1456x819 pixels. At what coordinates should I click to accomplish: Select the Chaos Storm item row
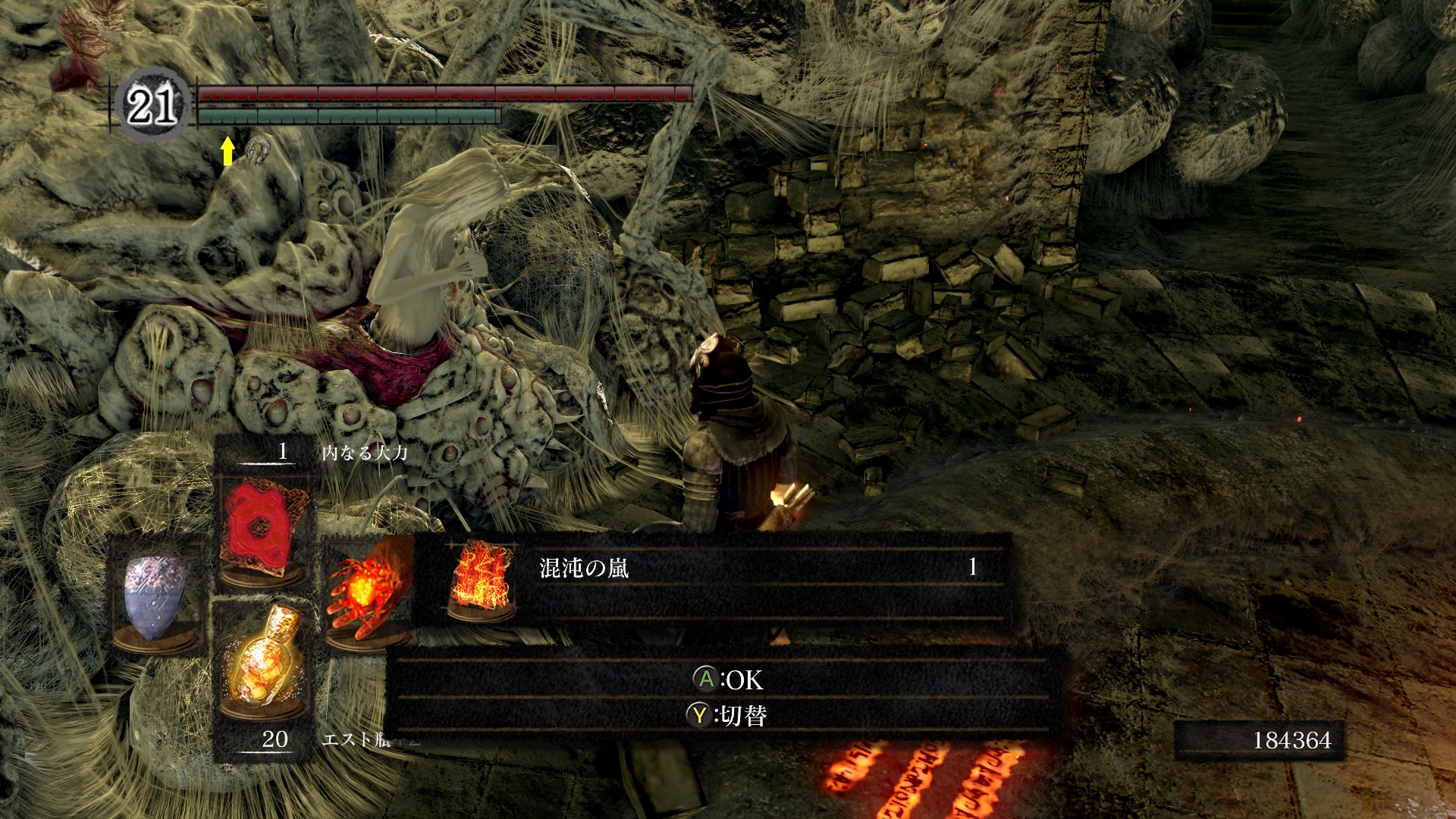(713, 580)
